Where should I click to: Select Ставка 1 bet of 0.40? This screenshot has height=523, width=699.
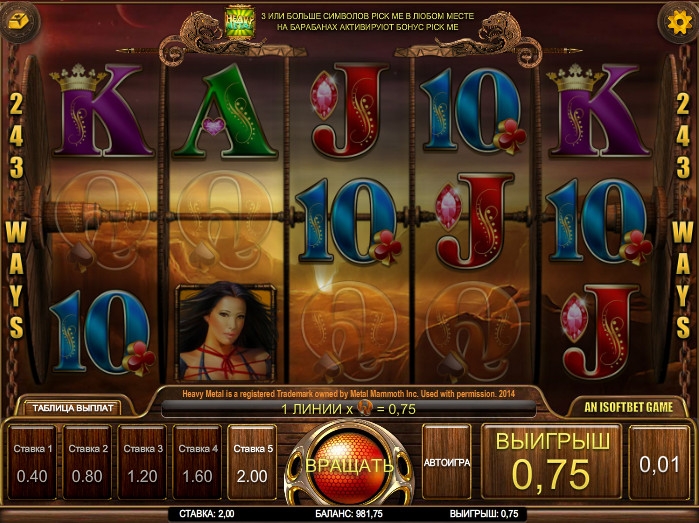tap(32, 463)
